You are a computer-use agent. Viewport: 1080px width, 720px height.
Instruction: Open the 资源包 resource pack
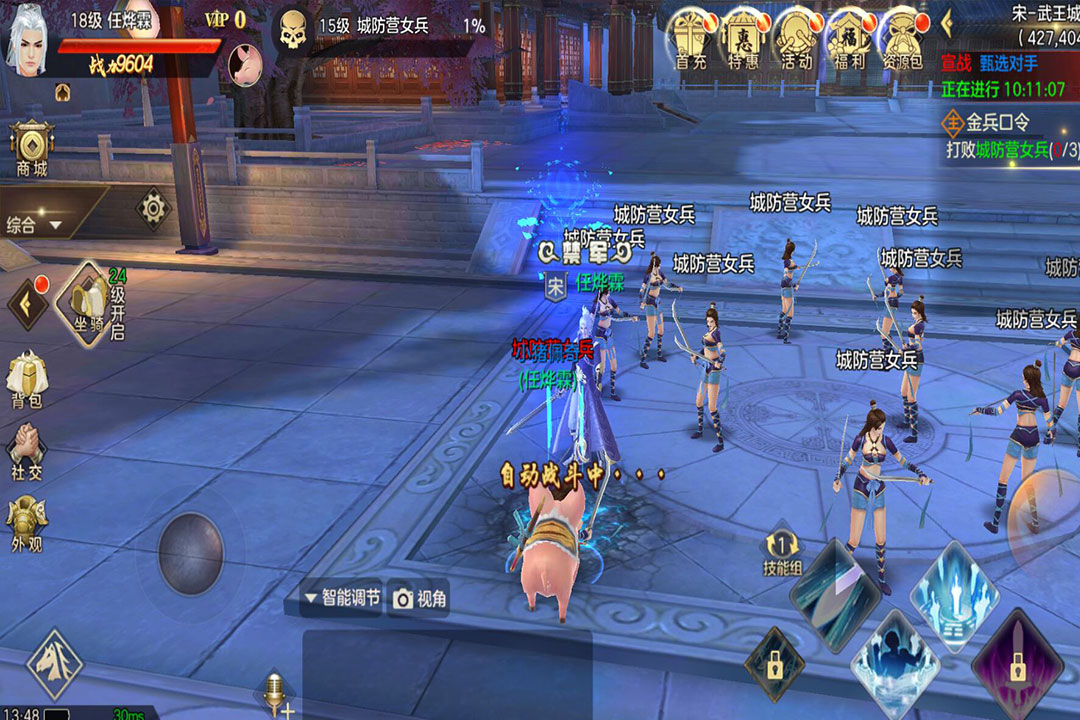[x=901, y=38]
